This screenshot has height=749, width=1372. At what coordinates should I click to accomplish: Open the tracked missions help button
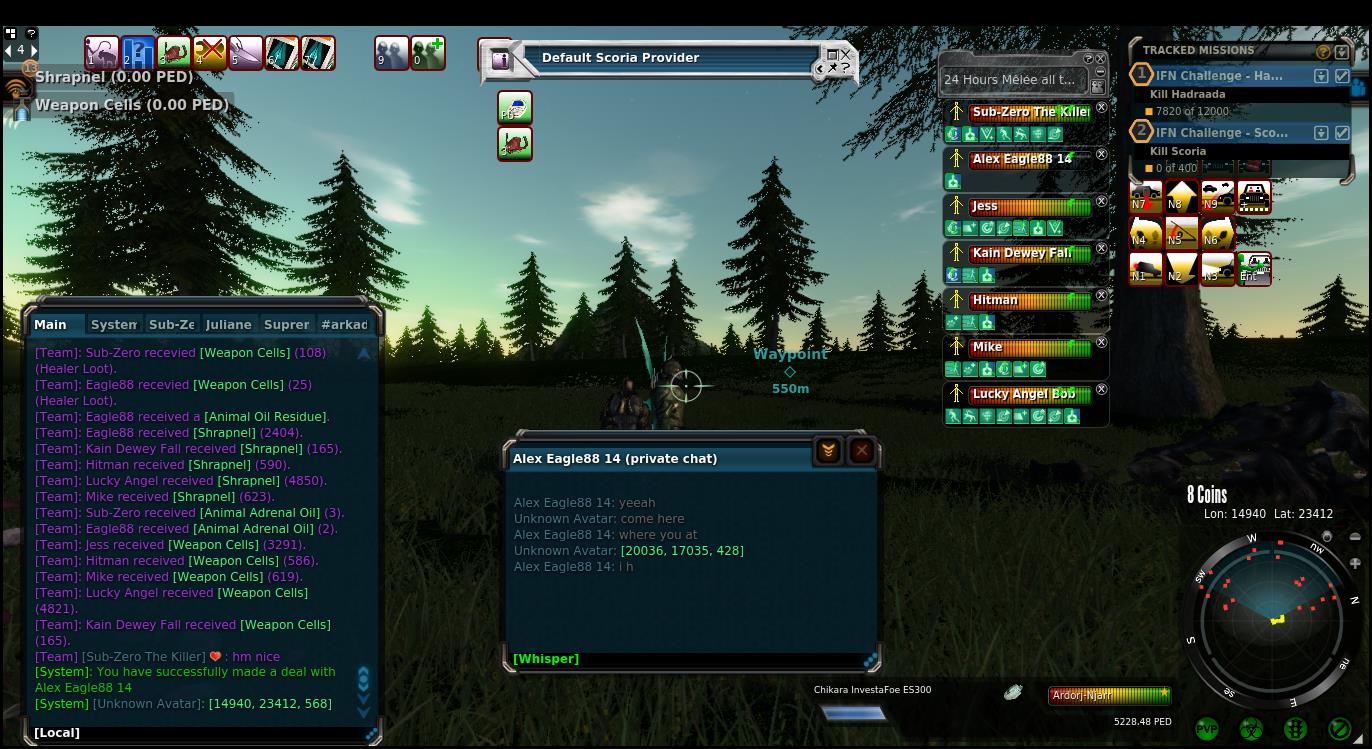(1323, 51)
